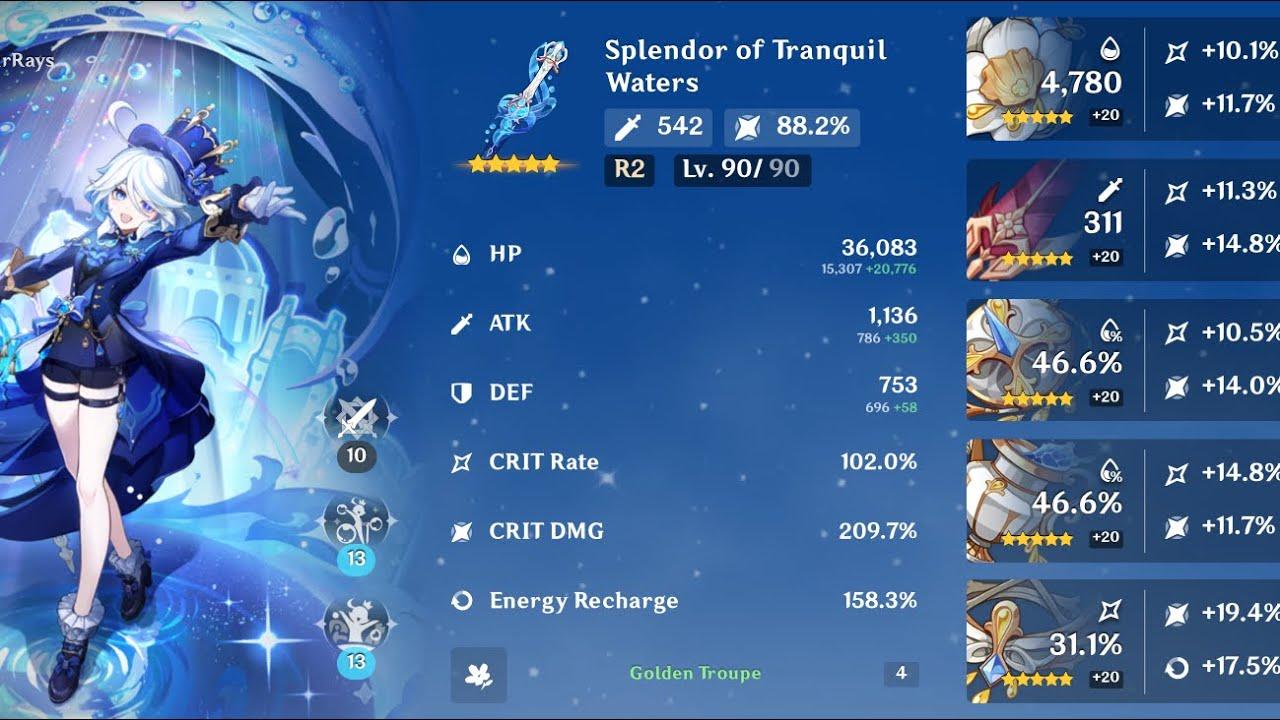Screen dimensions: 1280x720
Task: Show the Golden Troupe set bonus
Action: (x=695, y=674)
